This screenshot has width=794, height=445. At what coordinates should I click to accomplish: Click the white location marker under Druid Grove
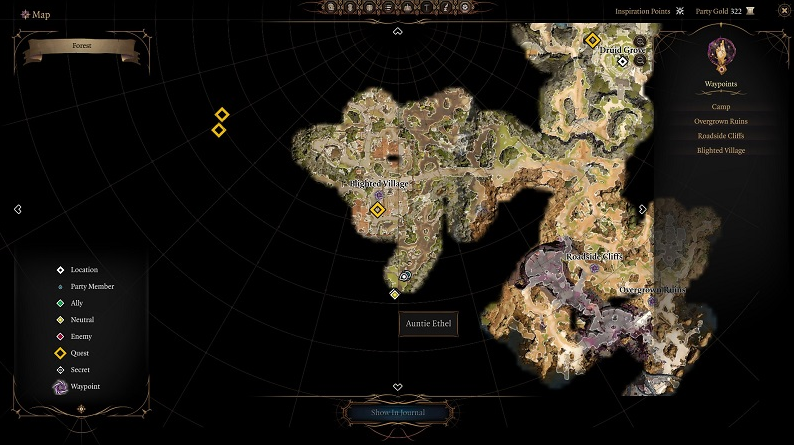tap(622, 61)
